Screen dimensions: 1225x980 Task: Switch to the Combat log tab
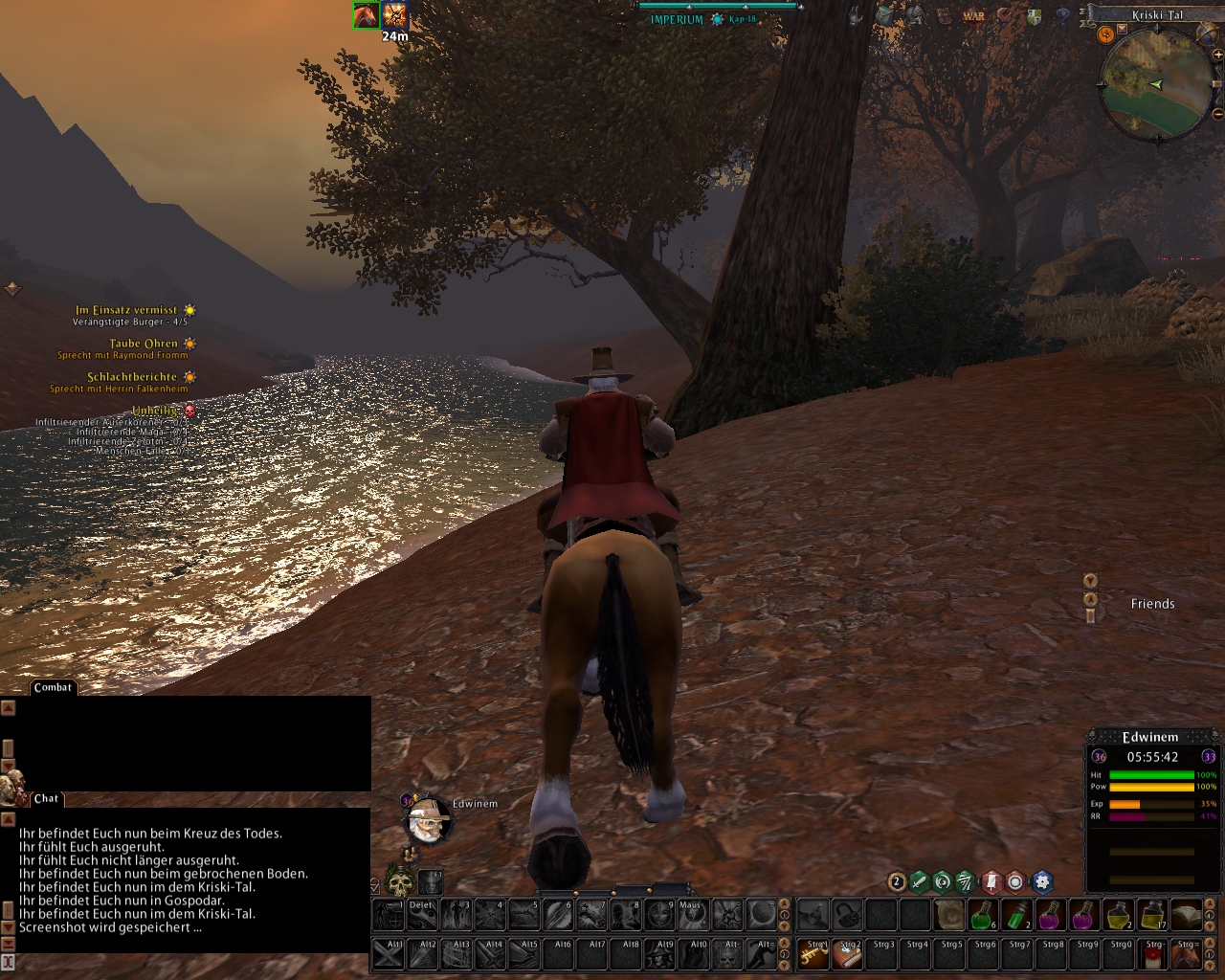tap(53, 687)
